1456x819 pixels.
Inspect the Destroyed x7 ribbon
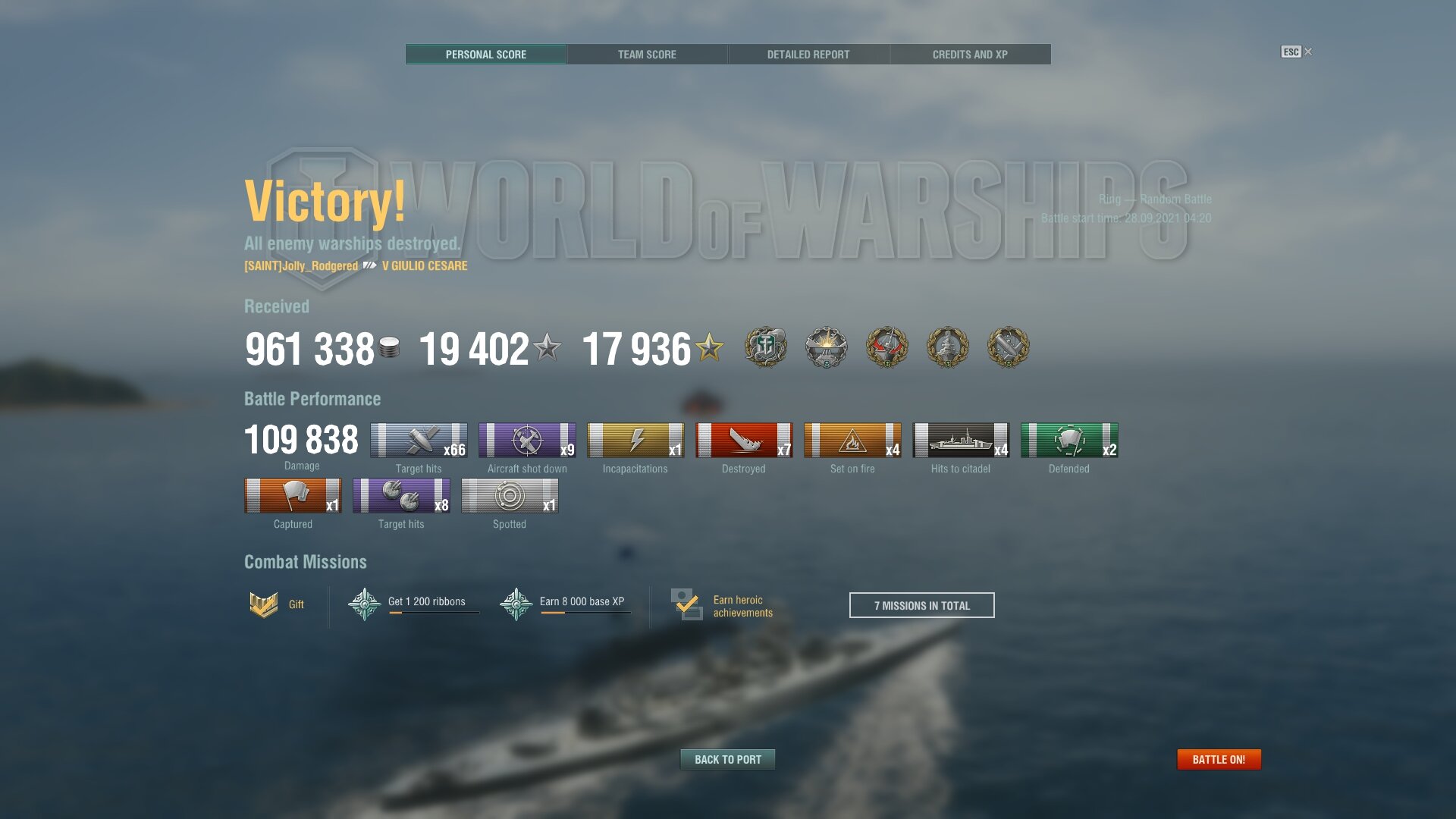coord(744,441)
